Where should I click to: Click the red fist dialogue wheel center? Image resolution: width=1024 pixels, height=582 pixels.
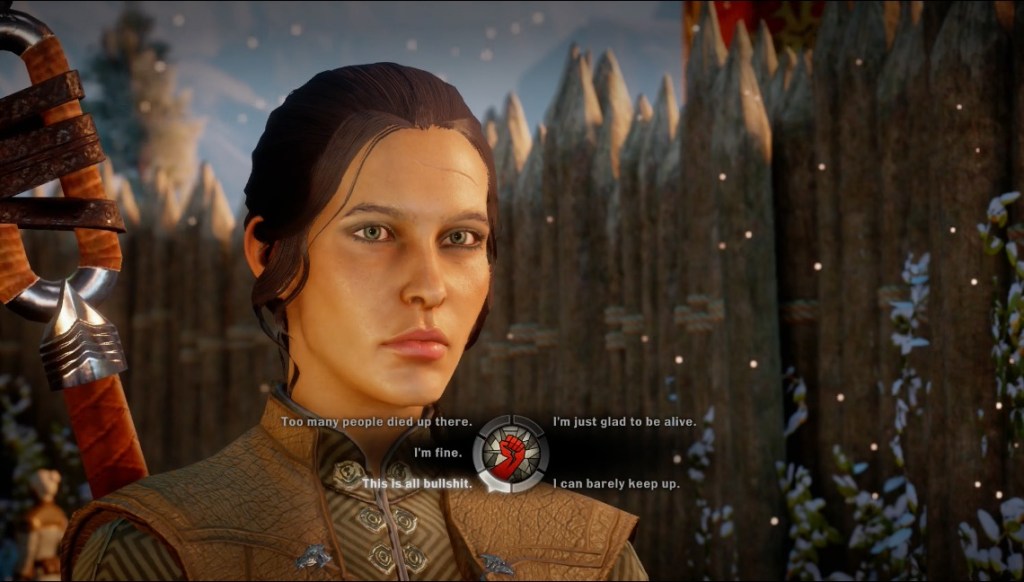click(511, 453)
